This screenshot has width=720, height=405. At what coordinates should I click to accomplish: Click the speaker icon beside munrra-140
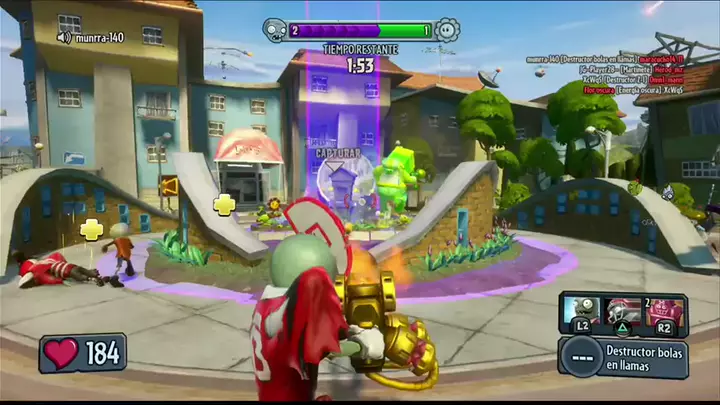point(64,38)
